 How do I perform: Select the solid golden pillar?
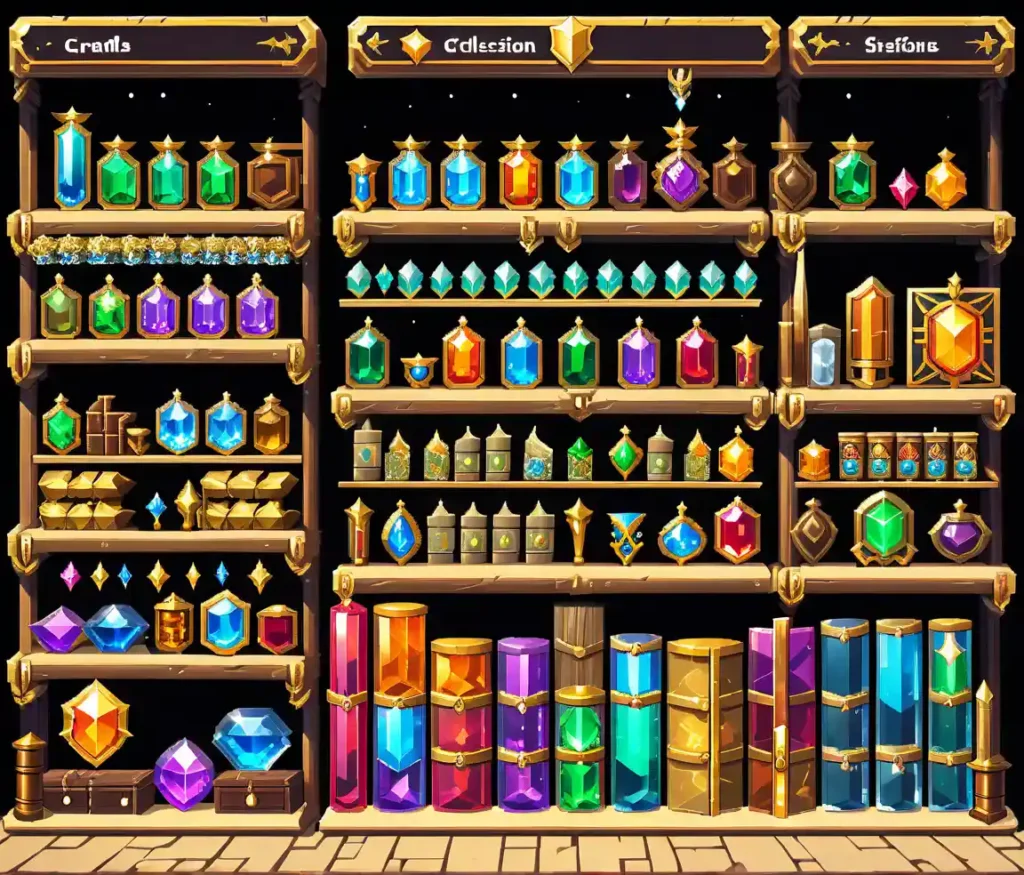(x=705, y=723)
